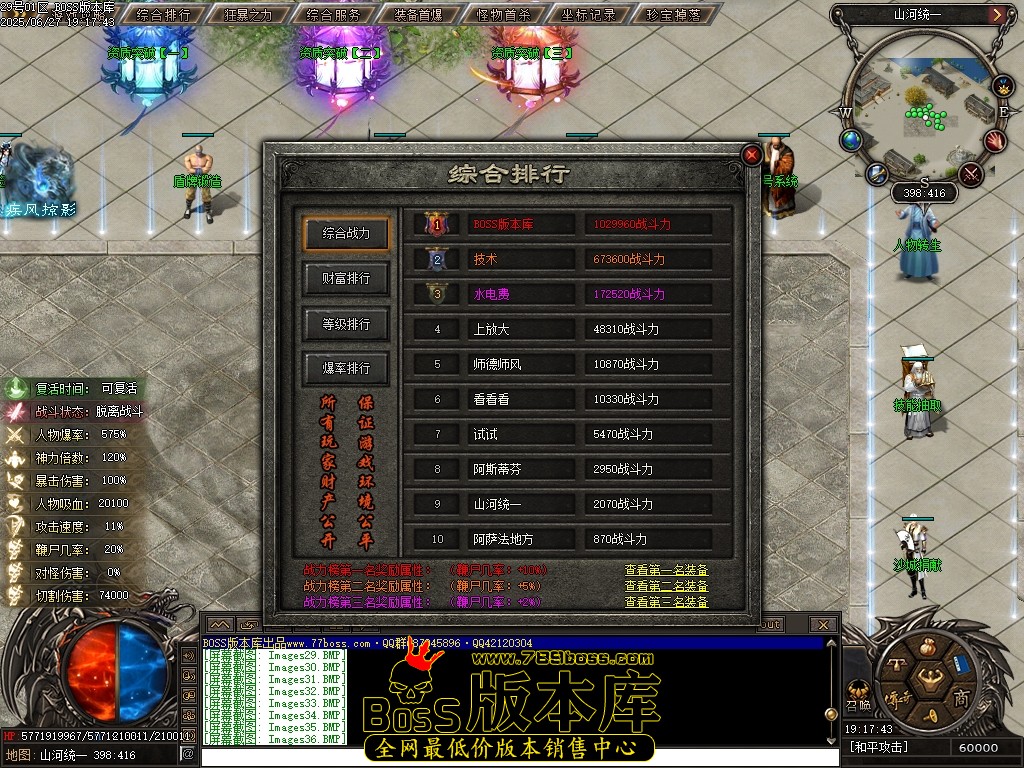Switch to the 财富排行 wealth ranking

click(346, 279)
